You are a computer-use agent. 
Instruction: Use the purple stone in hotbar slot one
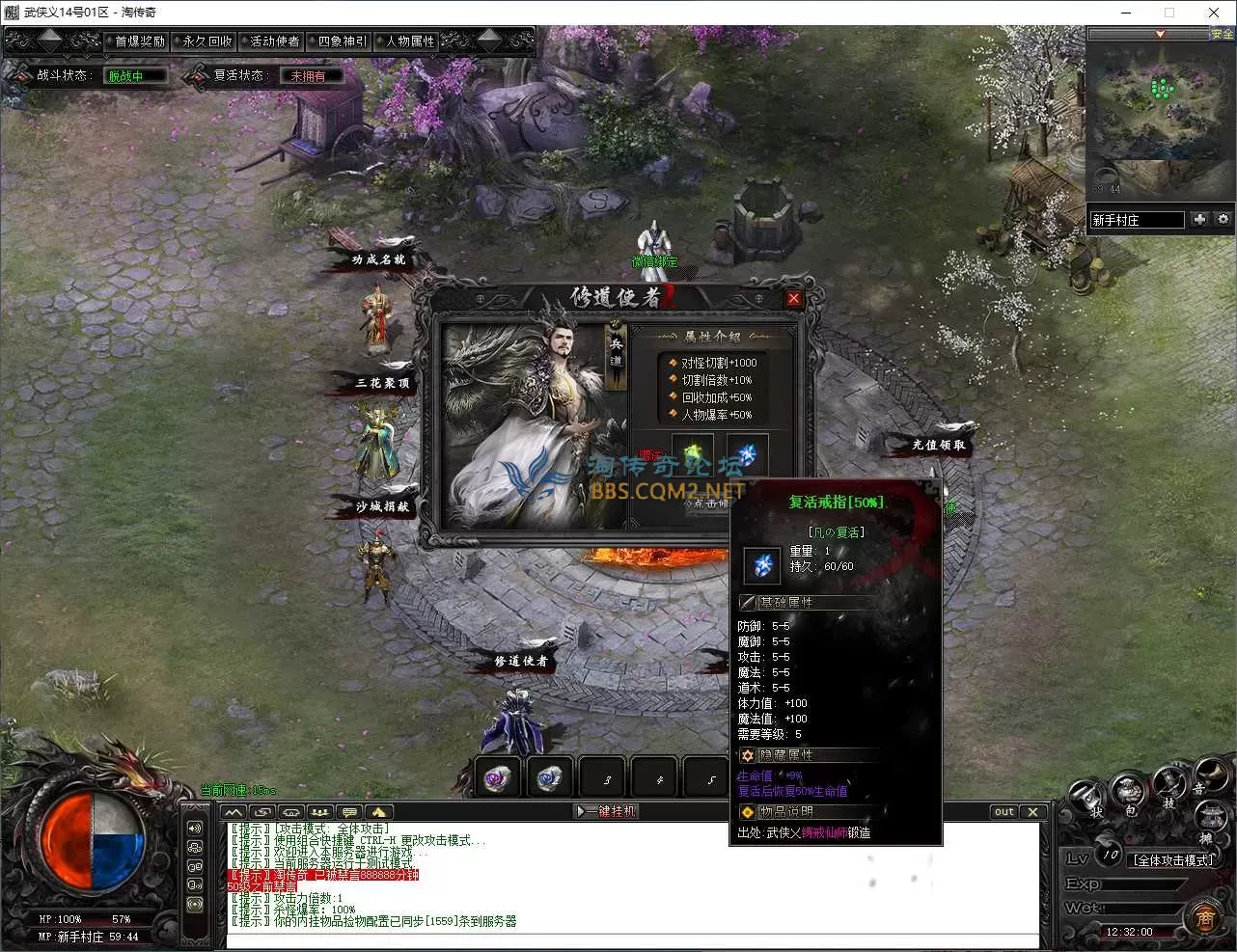(499, 777)
